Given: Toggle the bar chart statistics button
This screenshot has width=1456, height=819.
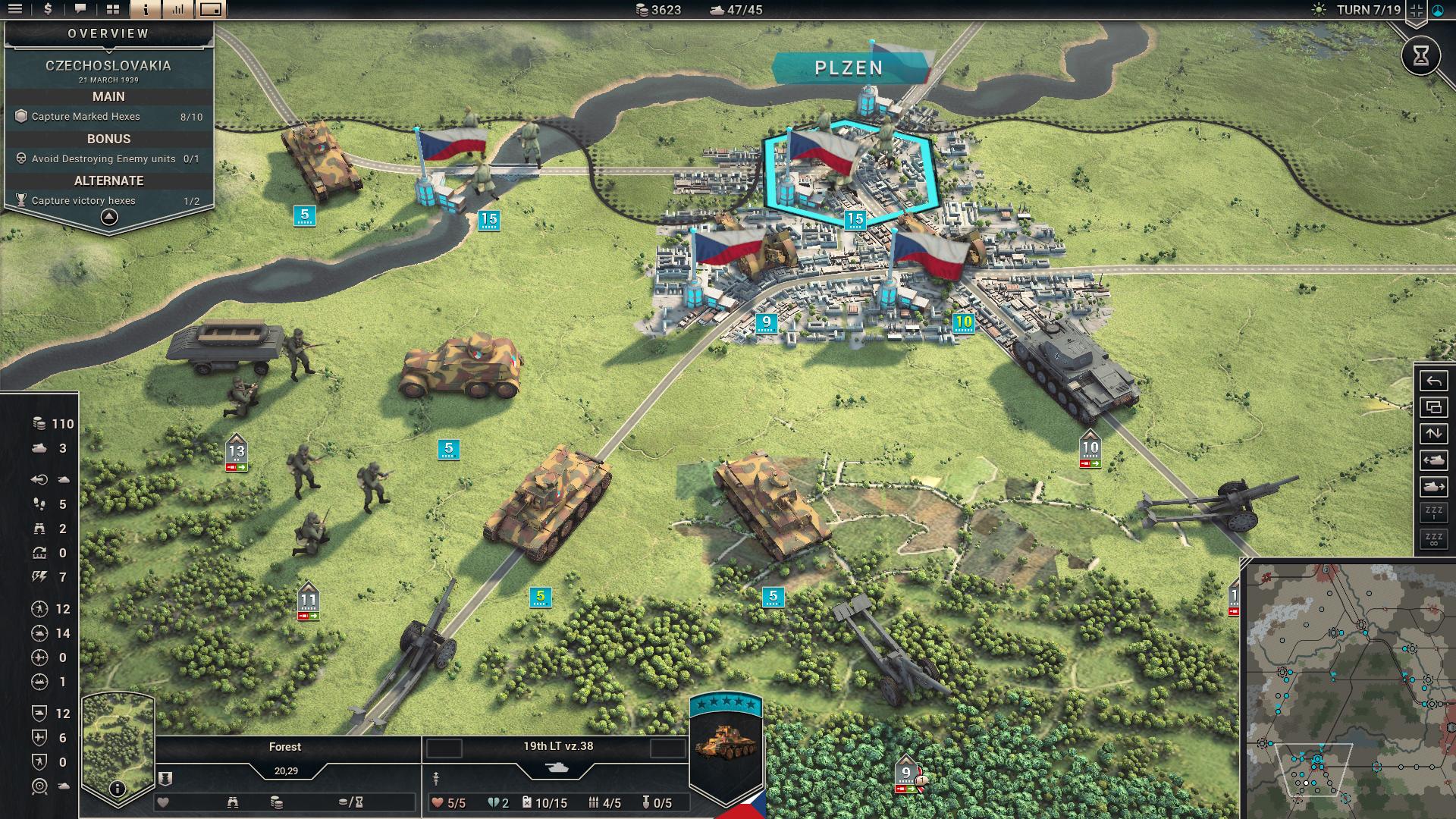Looking at the screenshot, I should pyautogui.click(x=178, y=9).
